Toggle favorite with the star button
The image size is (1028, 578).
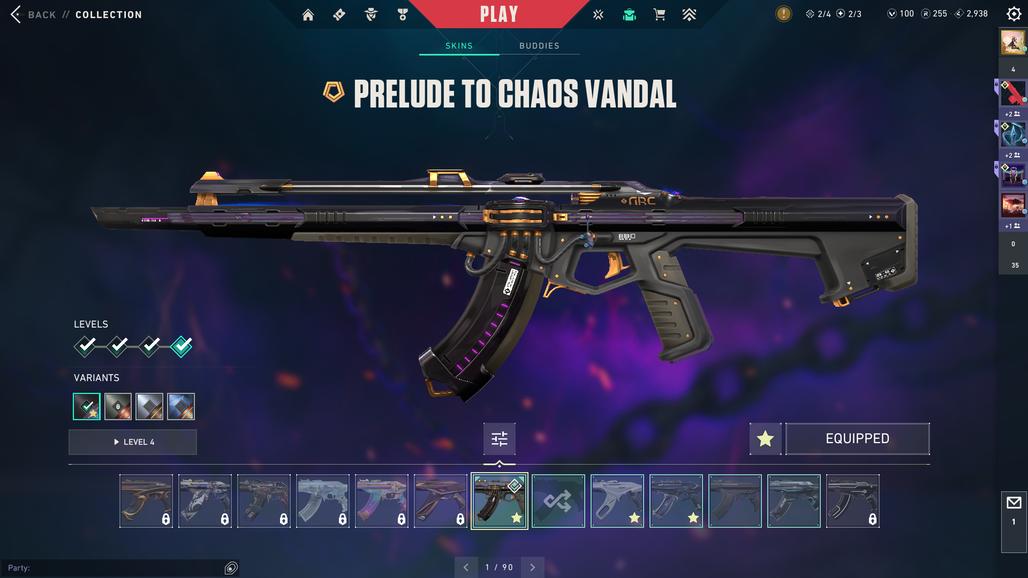765,438
